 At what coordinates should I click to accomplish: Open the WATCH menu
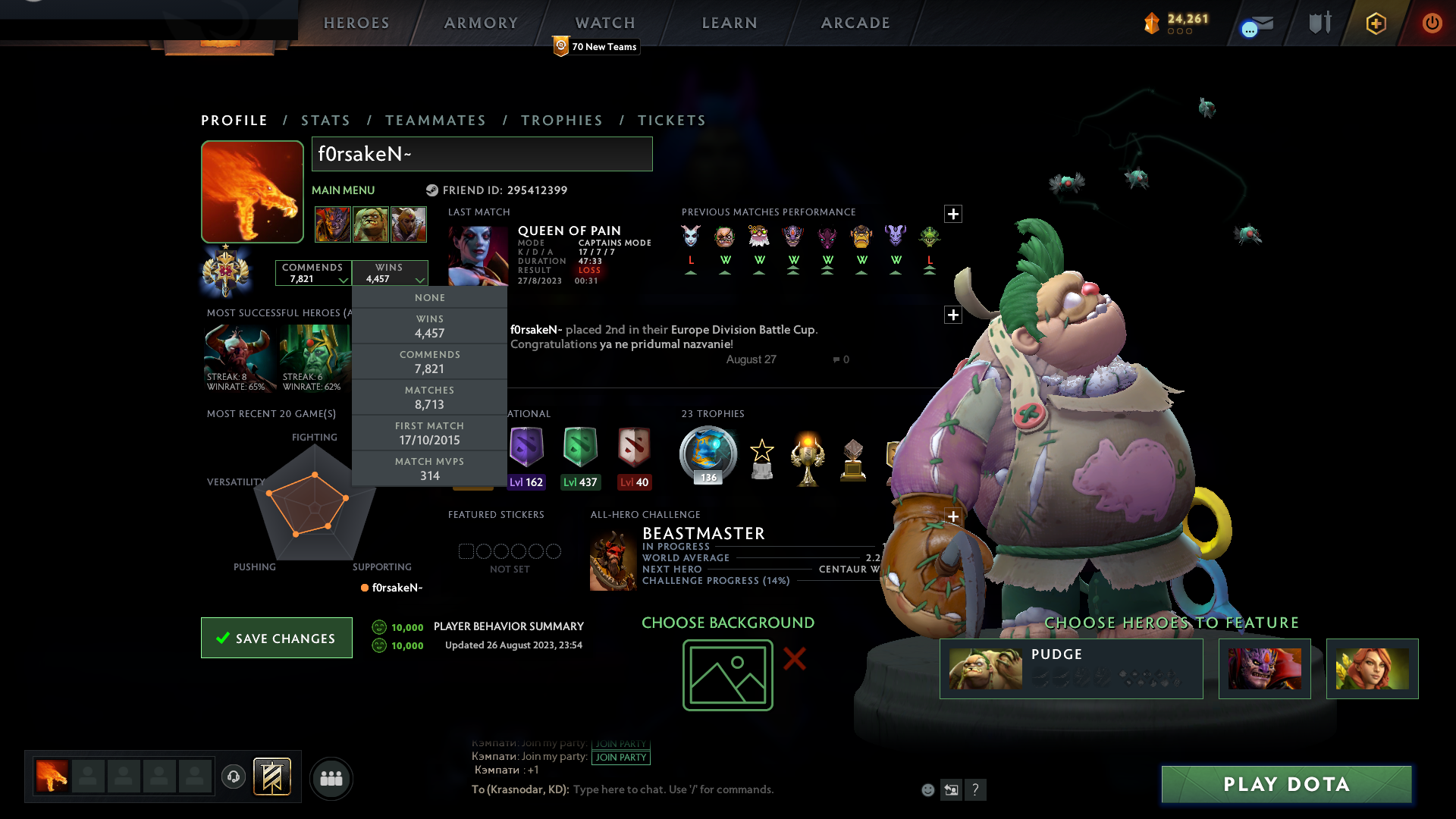tap(604, 23)
